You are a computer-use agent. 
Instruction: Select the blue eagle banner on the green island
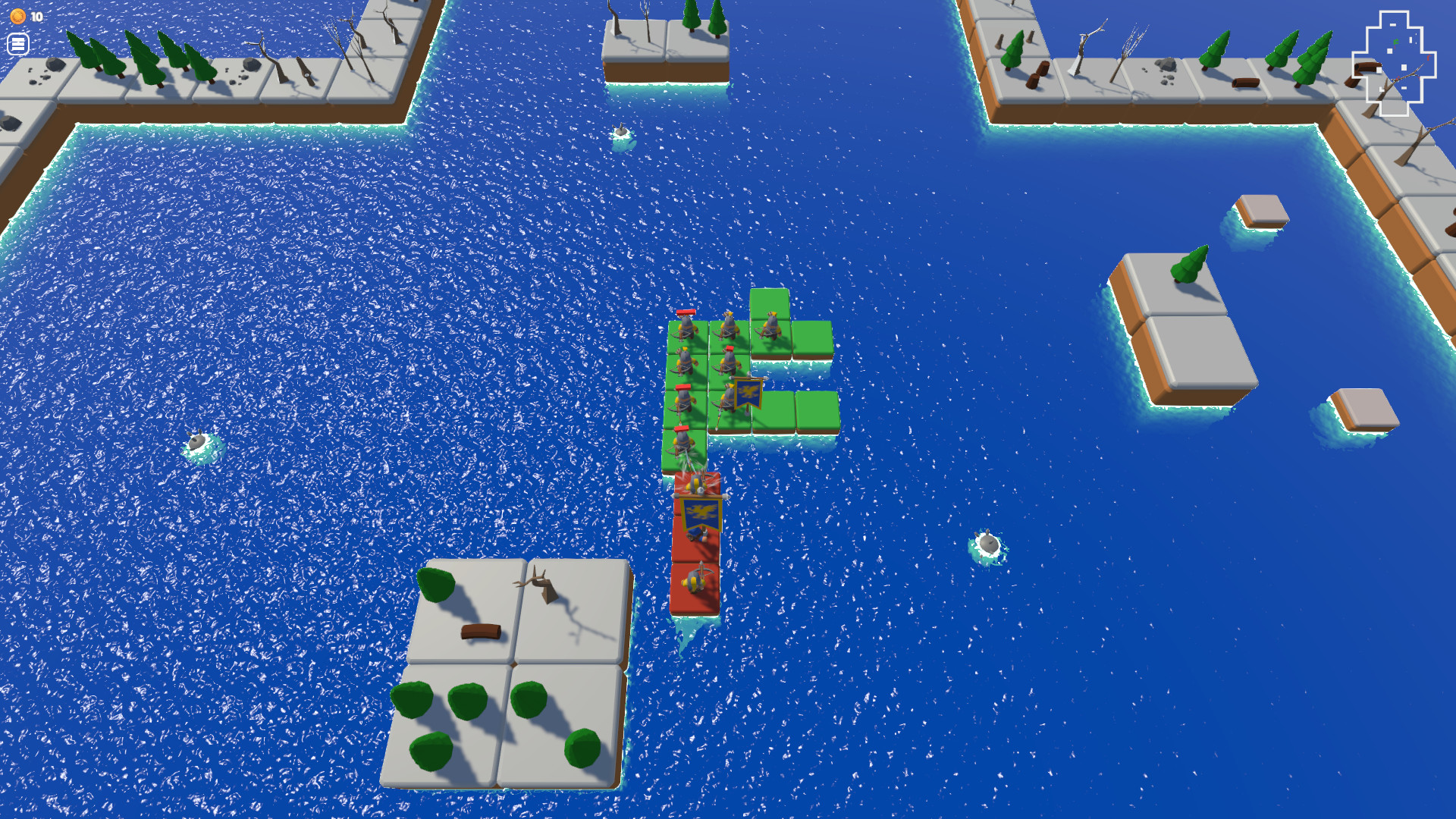click(747, 394)
